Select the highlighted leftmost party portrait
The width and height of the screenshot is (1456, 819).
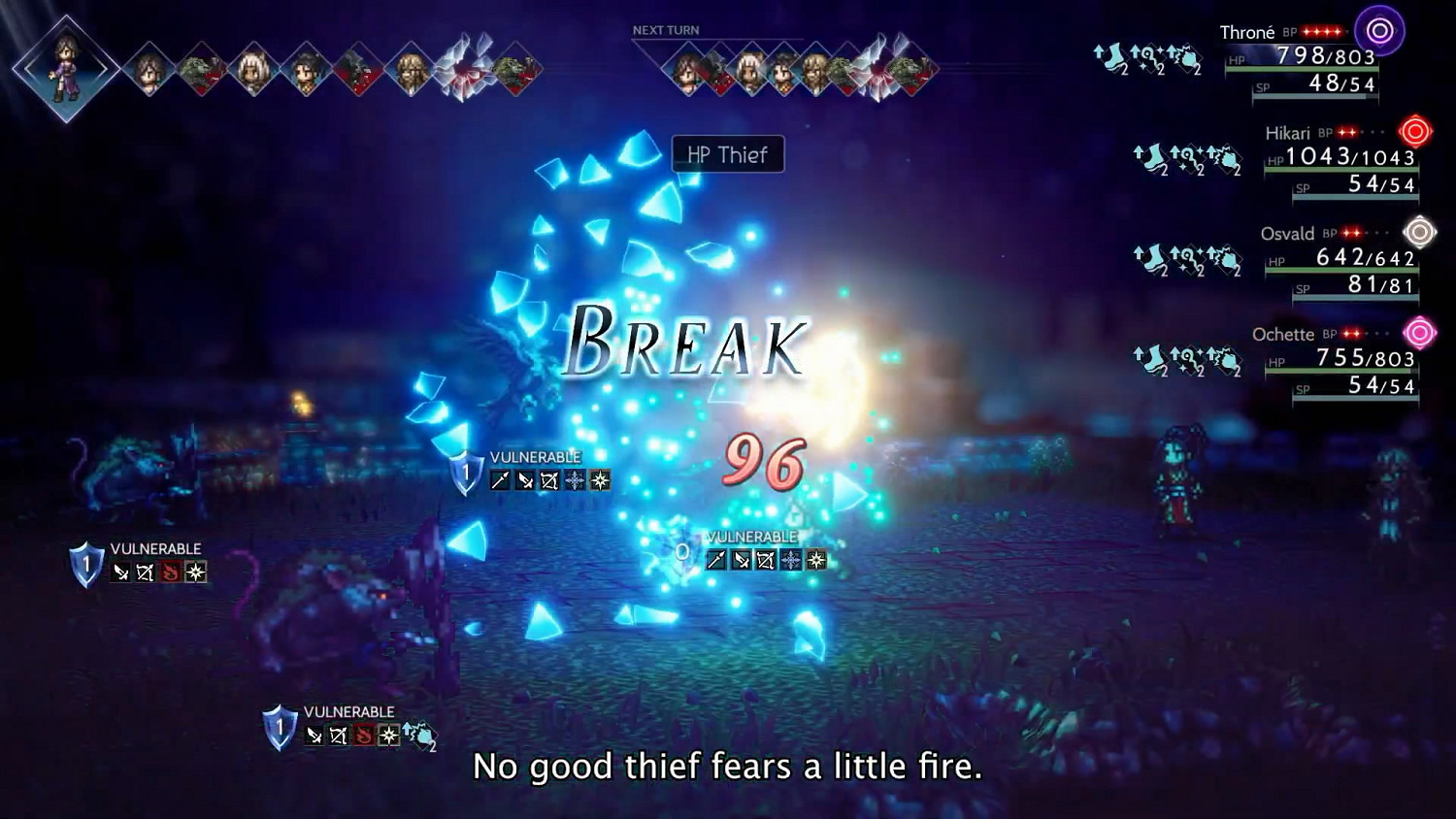[63, 73]
